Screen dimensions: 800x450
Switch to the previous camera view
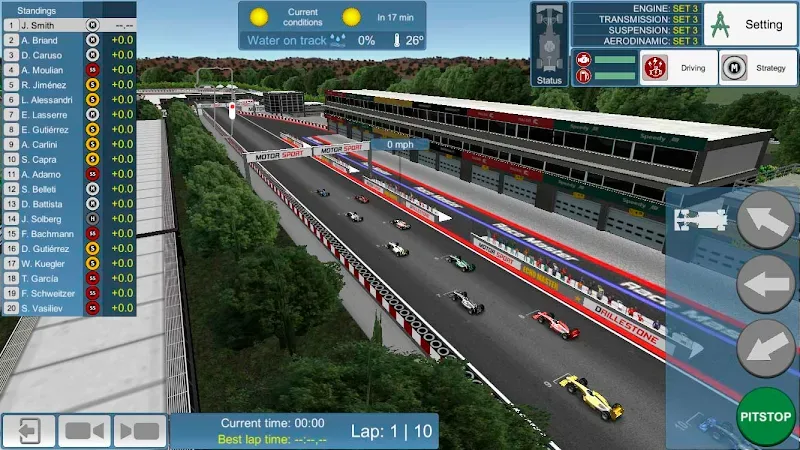pyautogui.click(x=84, y=431)
